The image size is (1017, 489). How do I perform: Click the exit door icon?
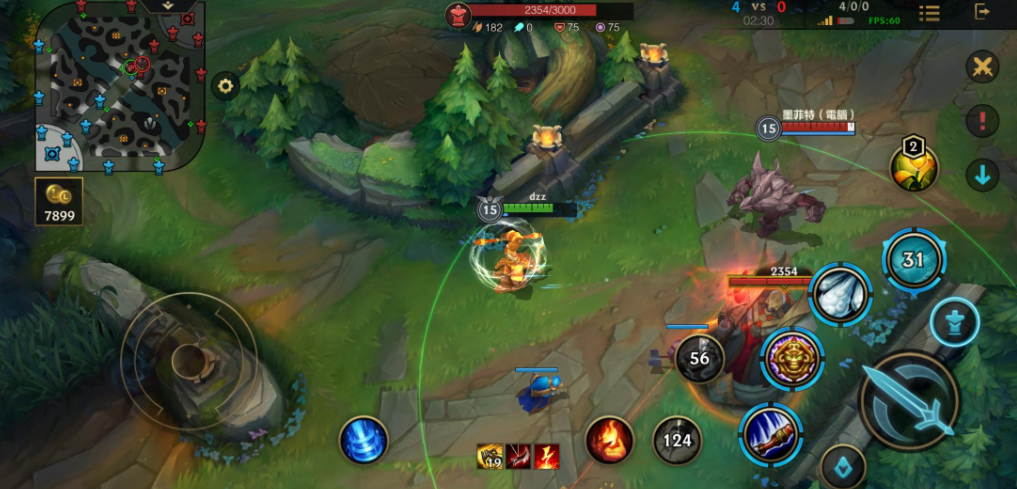(x=983, y=12)
